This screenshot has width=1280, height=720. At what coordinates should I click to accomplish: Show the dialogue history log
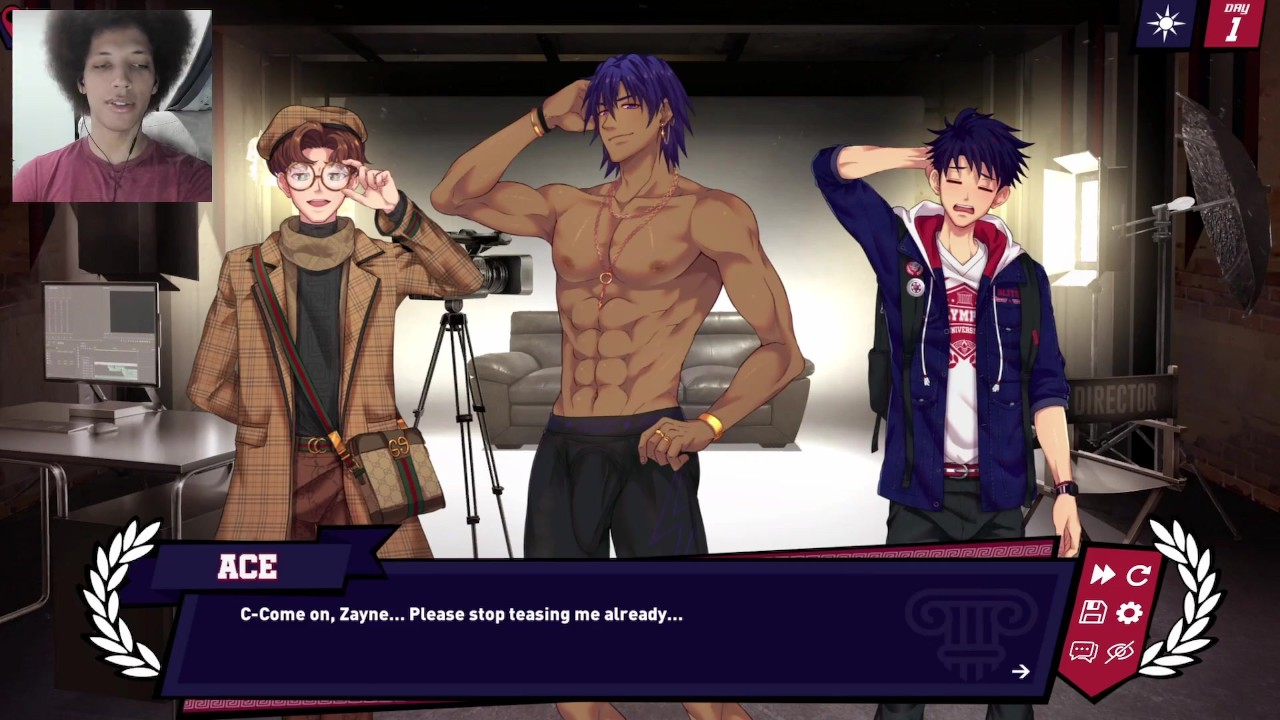coord(1083,652)
